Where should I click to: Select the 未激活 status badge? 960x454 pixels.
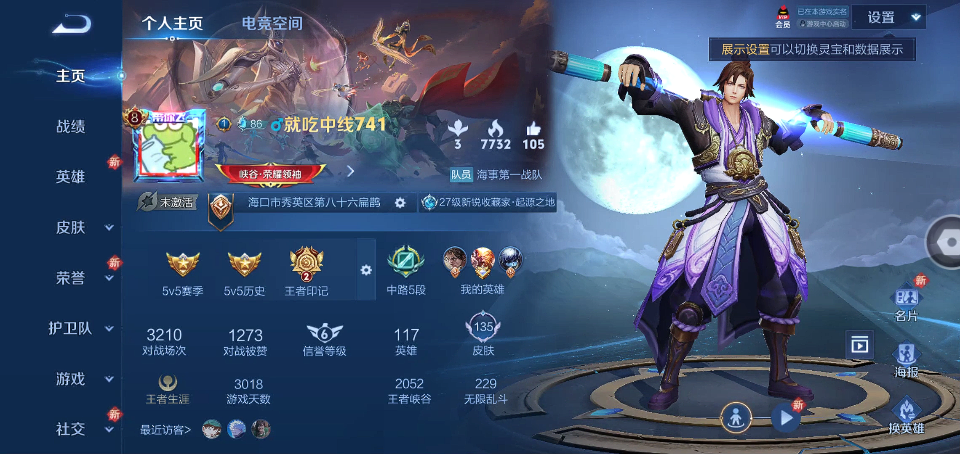pos(166,202)
